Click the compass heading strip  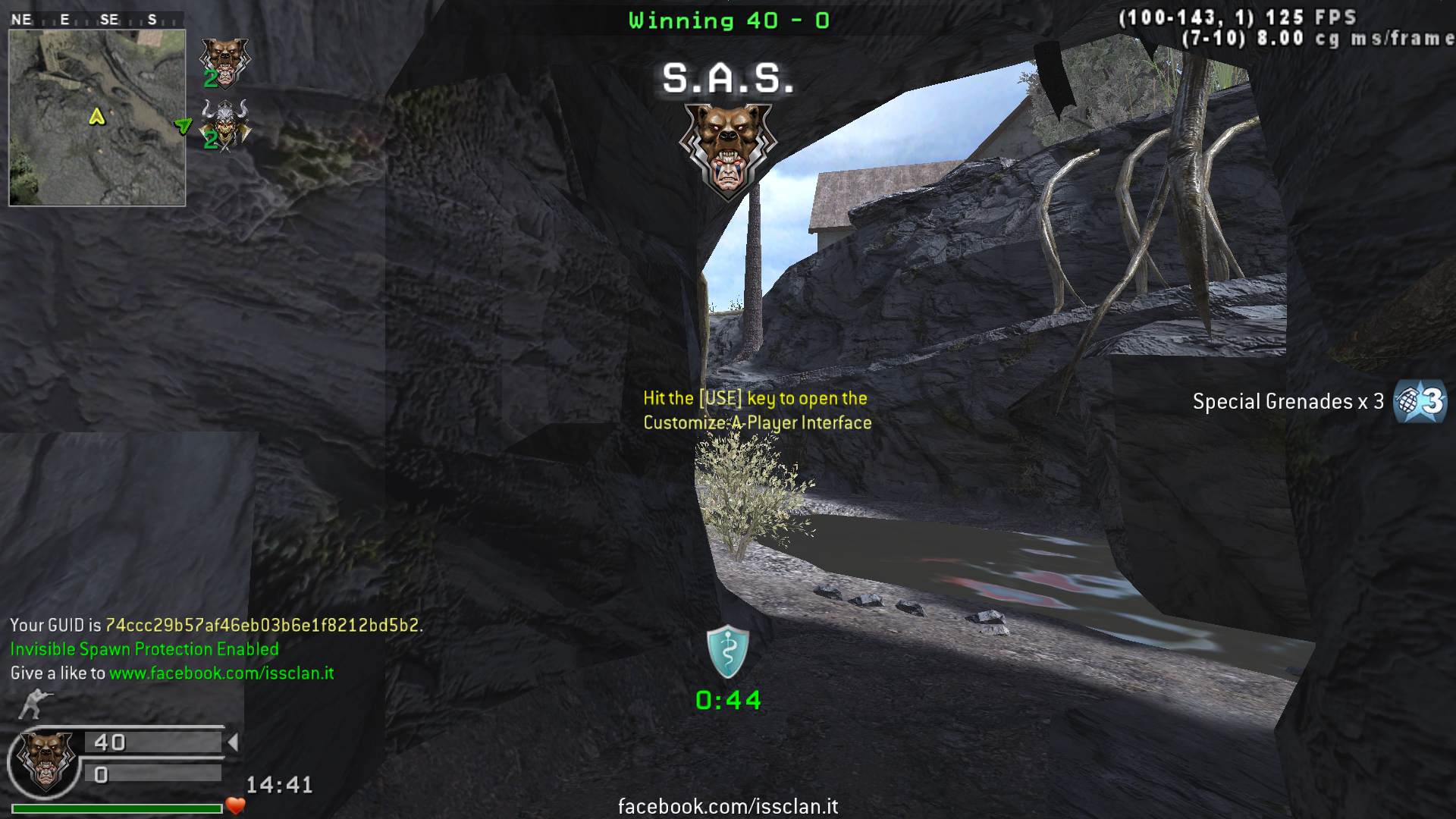pos(96,20)
